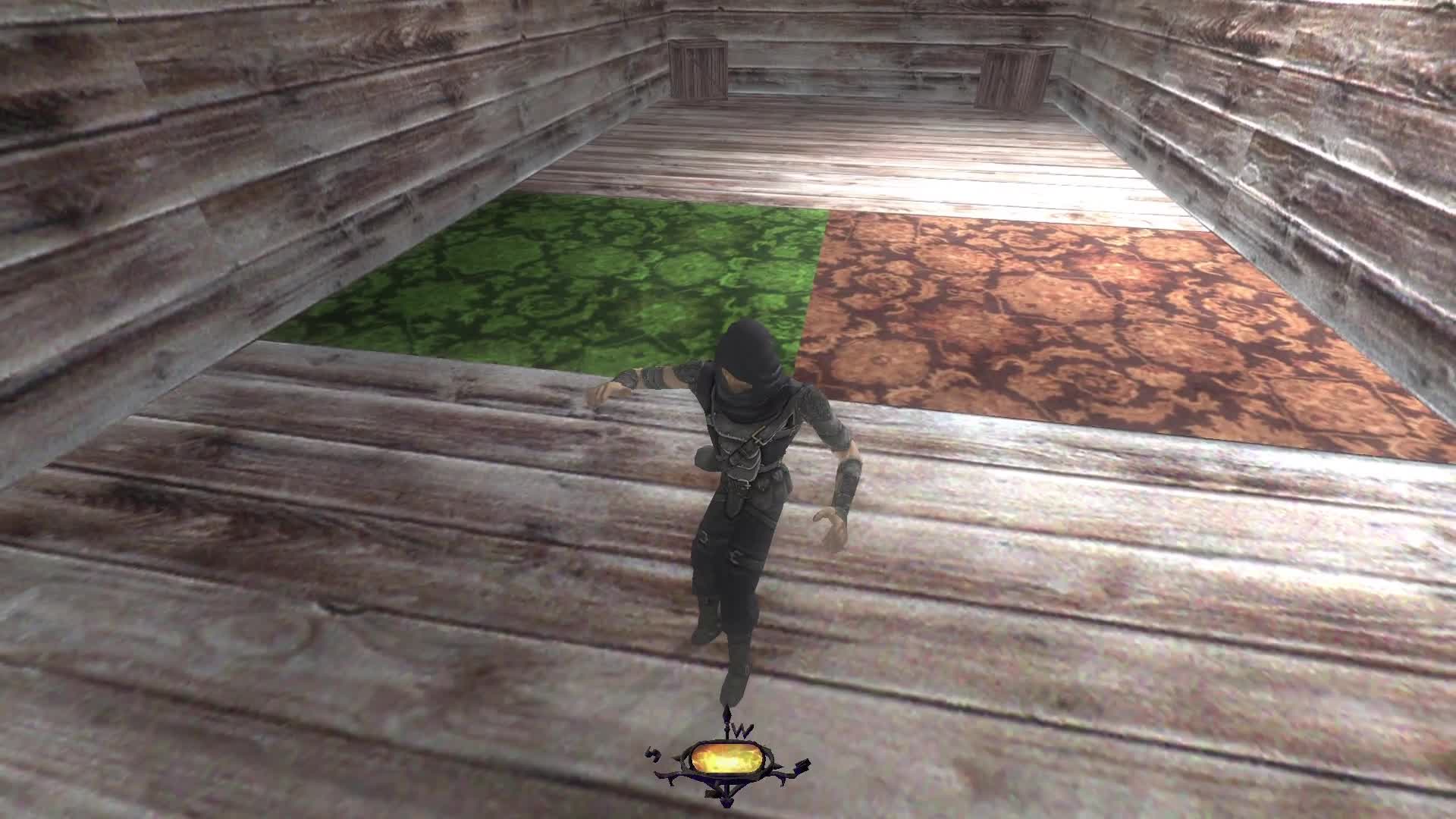Click the east arrow of the compass rose
This screenshot has height=819, width=1456.
802,766
